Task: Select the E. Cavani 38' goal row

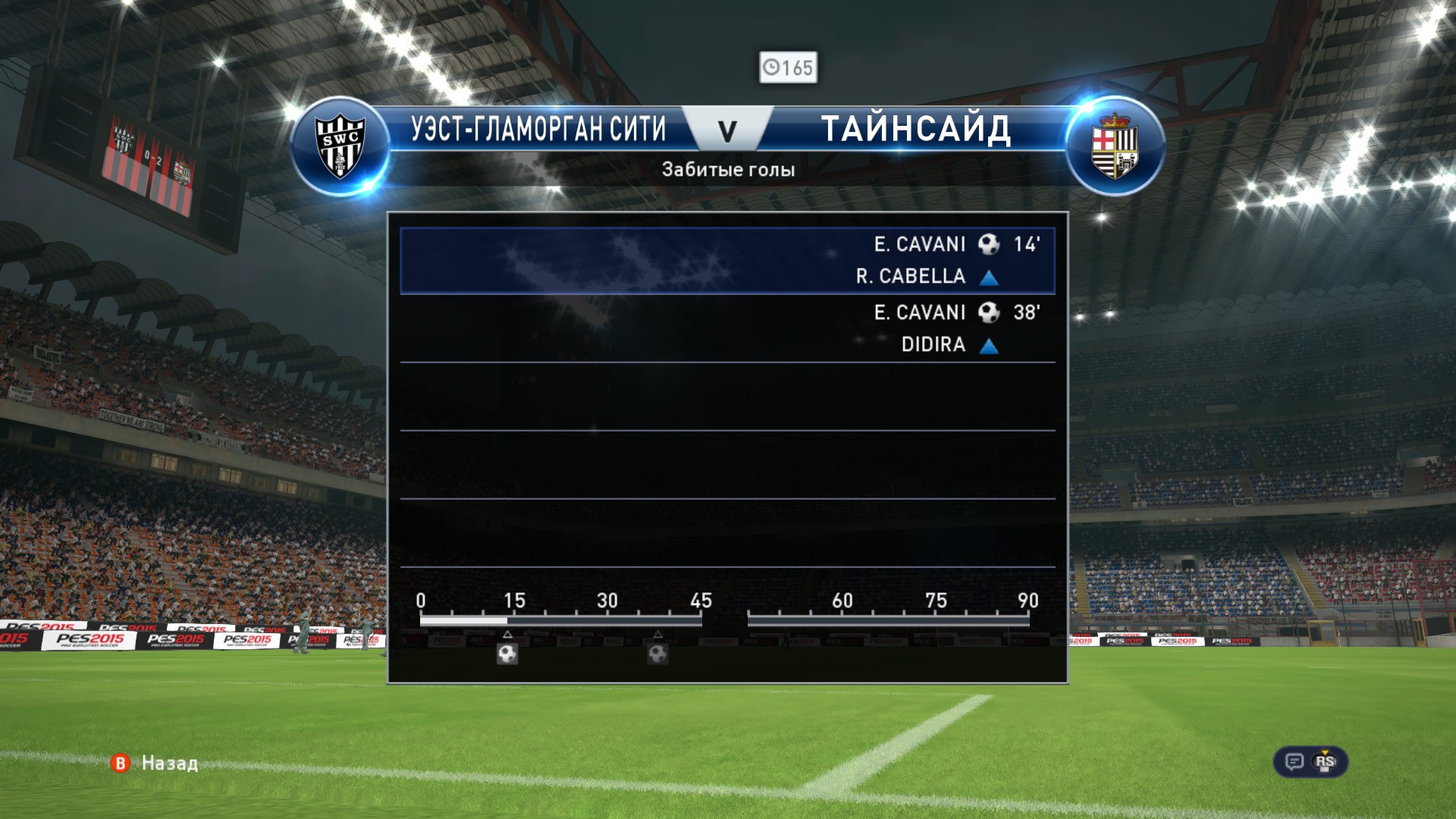Action: [x=727, y=328]
